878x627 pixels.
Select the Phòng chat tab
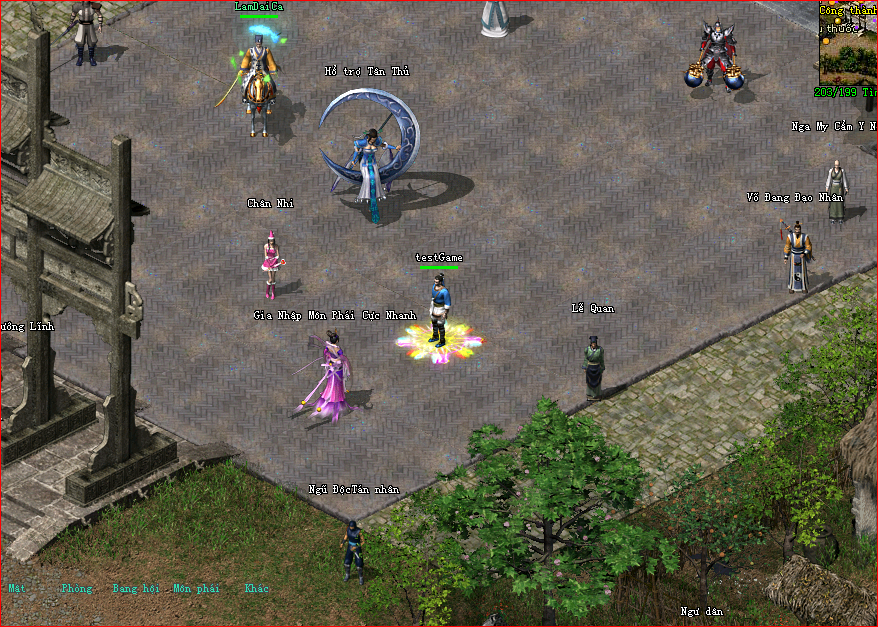76,588
